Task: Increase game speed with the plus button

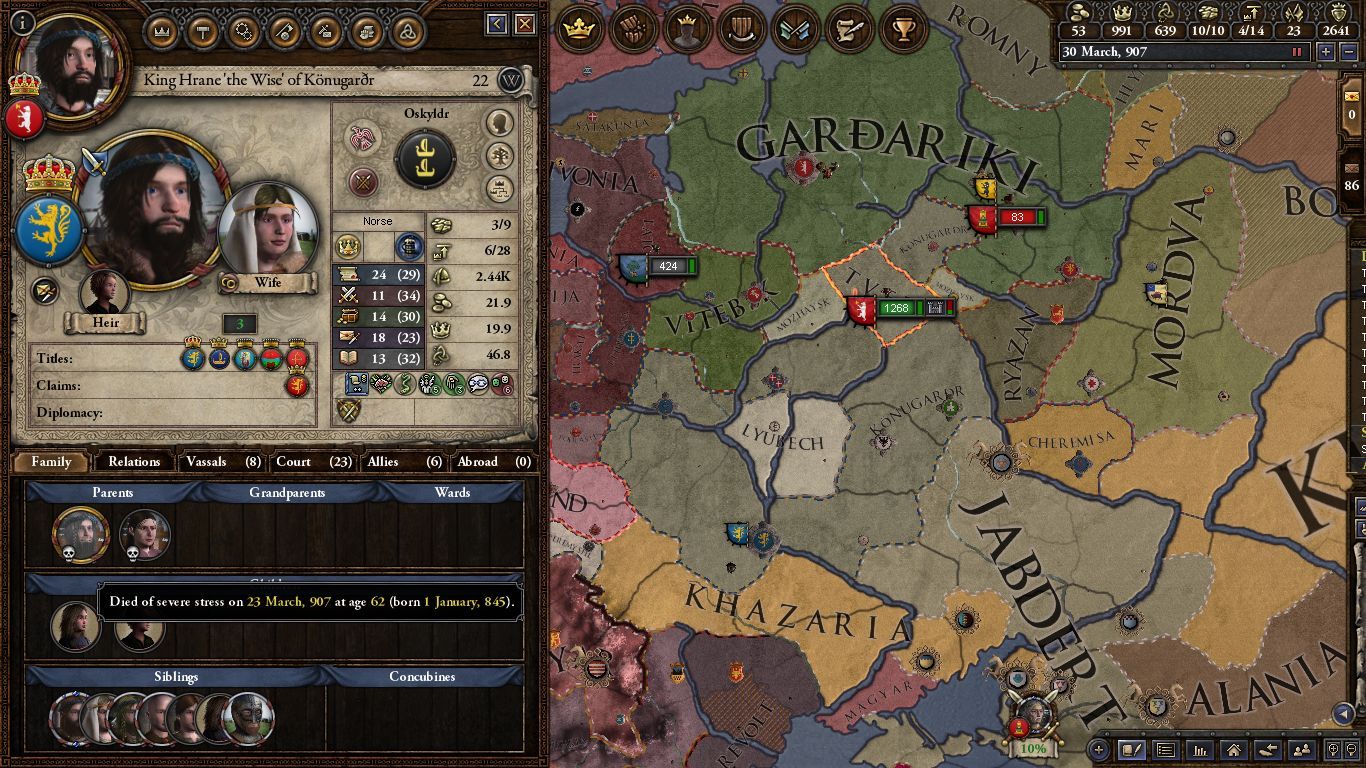Action: pos(1326,52)
